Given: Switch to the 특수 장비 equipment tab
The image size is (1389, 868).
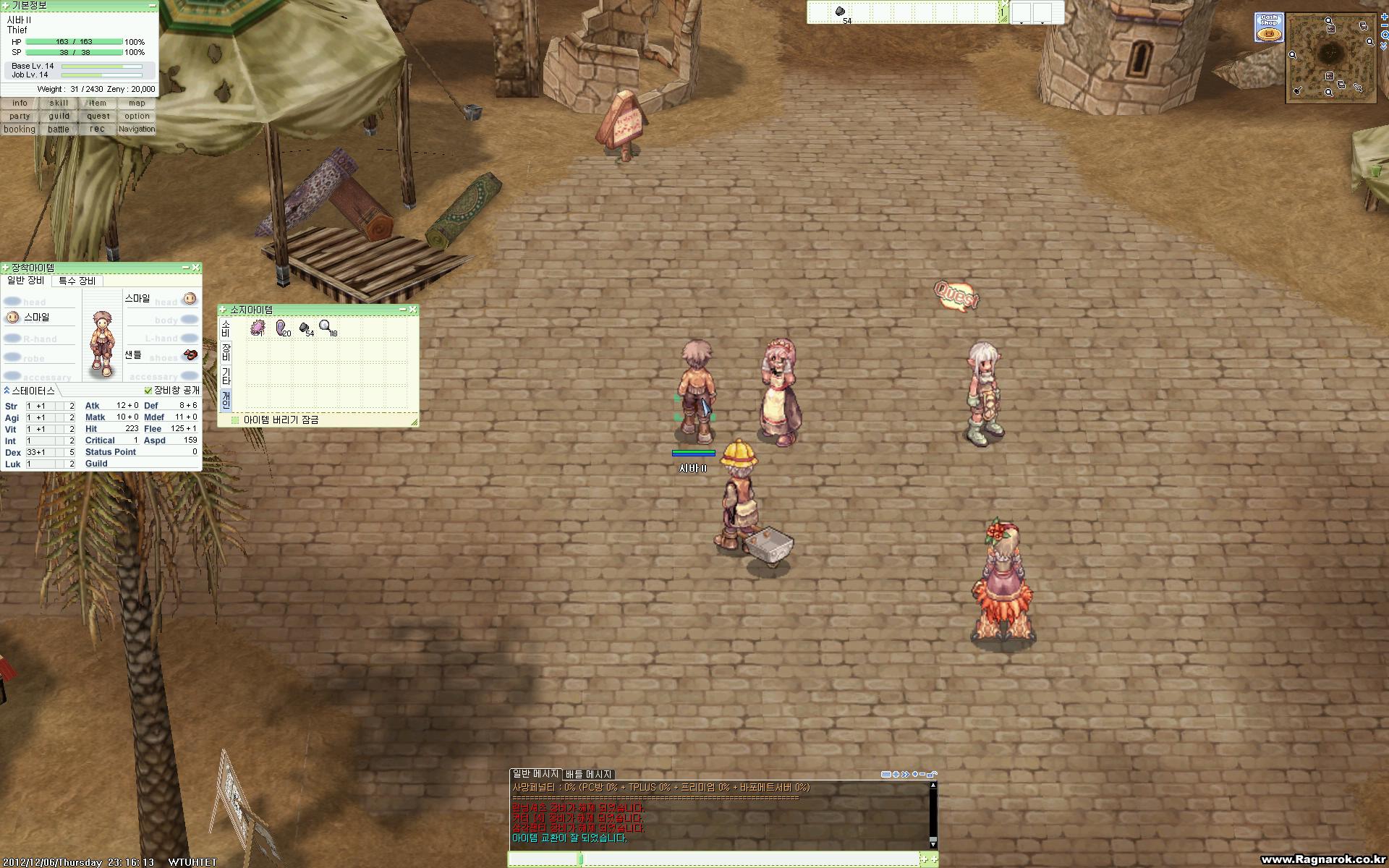Looking at the screenshot, I should point(77,281).
